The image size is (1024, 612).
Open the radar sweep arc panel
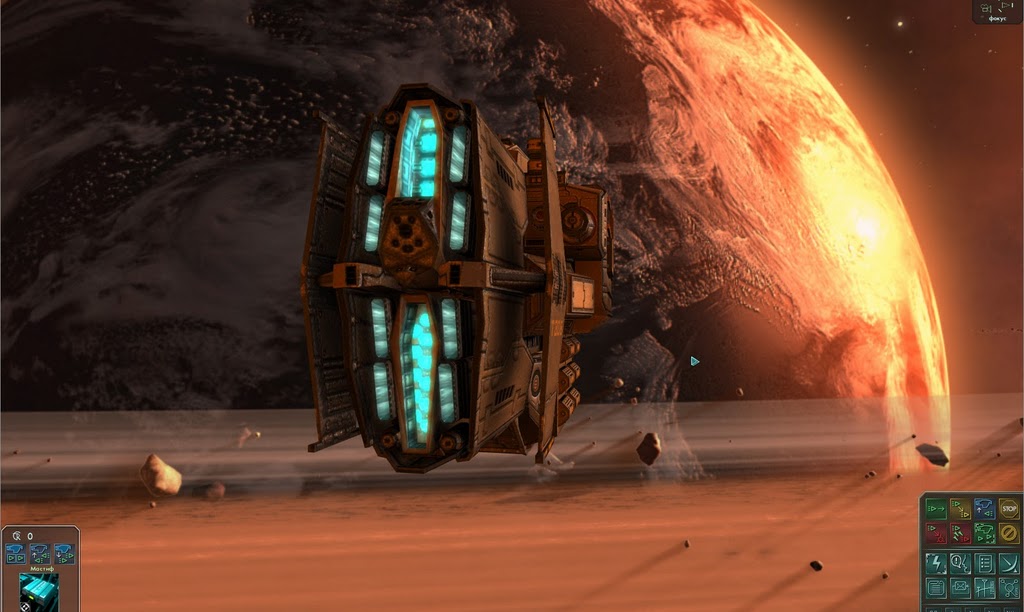coord(1008,563)
